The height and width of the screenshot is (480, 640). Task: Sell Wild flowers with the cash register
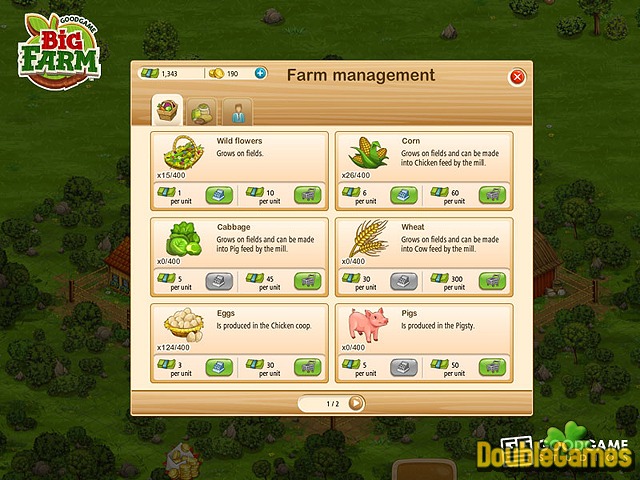click(220, 194)
